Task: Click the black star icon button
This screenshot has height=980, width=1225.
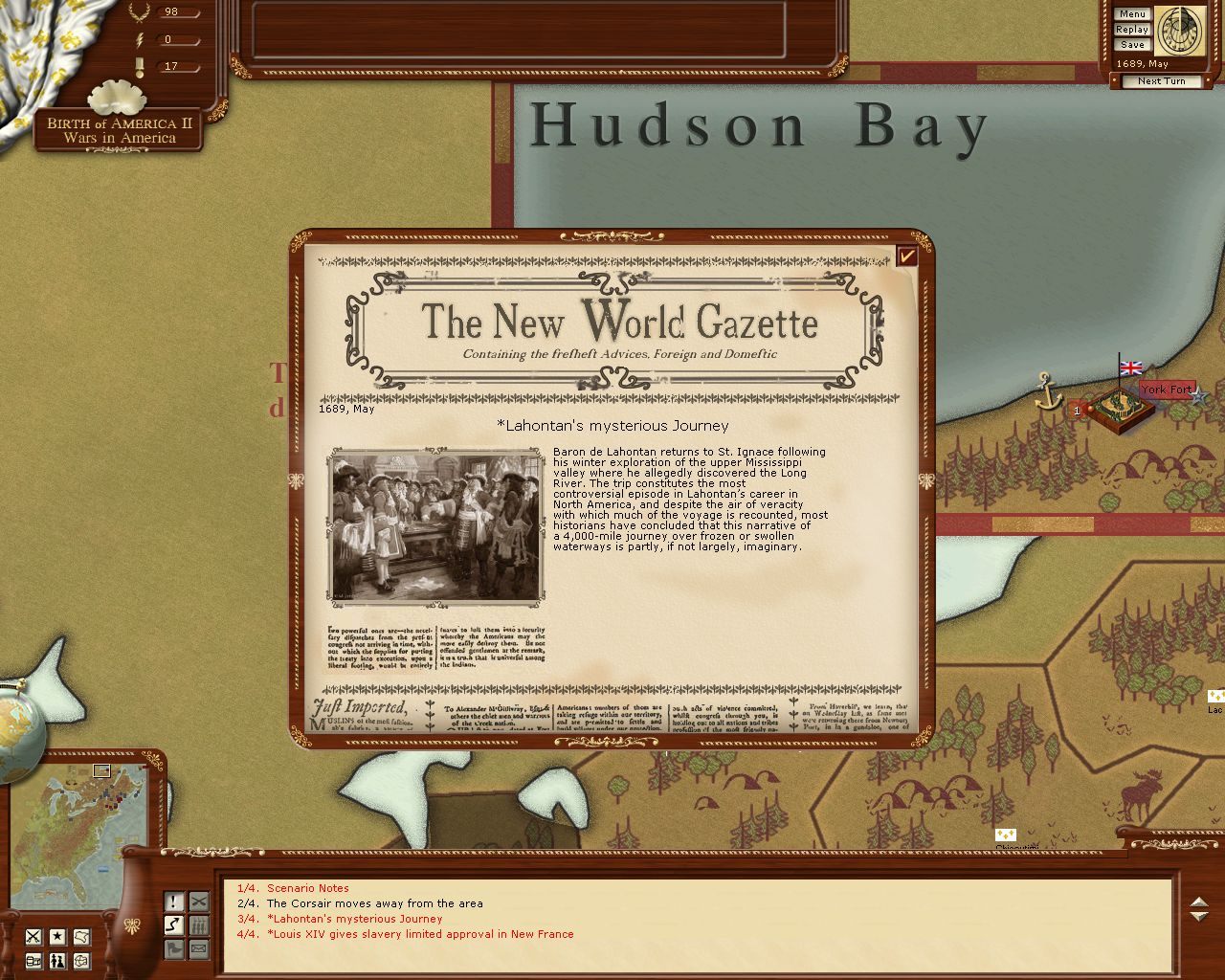Action: (x=57, y=936)
